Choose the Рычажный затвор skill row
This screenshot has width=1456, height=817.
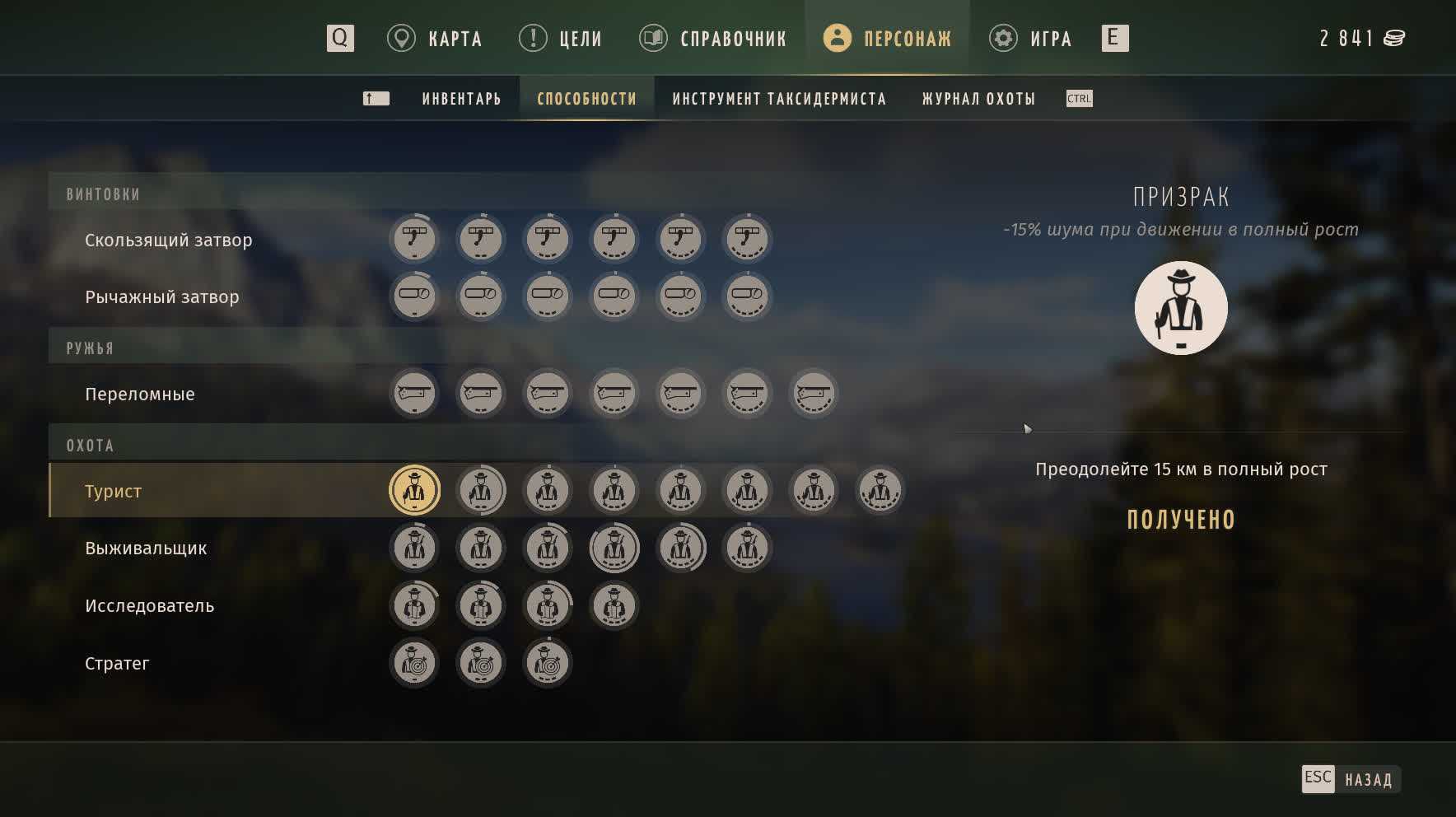pyautogui.click(x=162, y=297)
